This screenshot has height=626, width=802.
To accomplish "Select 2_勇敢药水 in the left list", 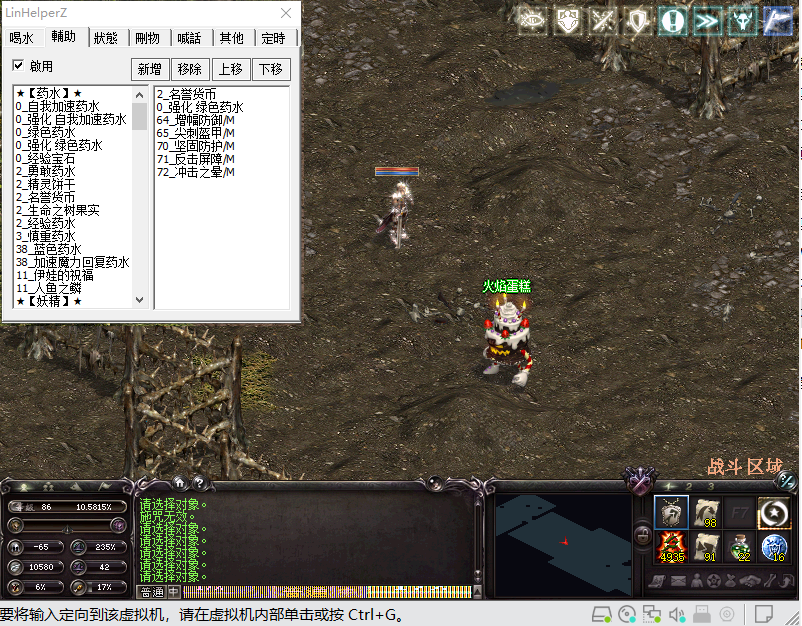I will [x=45, y=171].
